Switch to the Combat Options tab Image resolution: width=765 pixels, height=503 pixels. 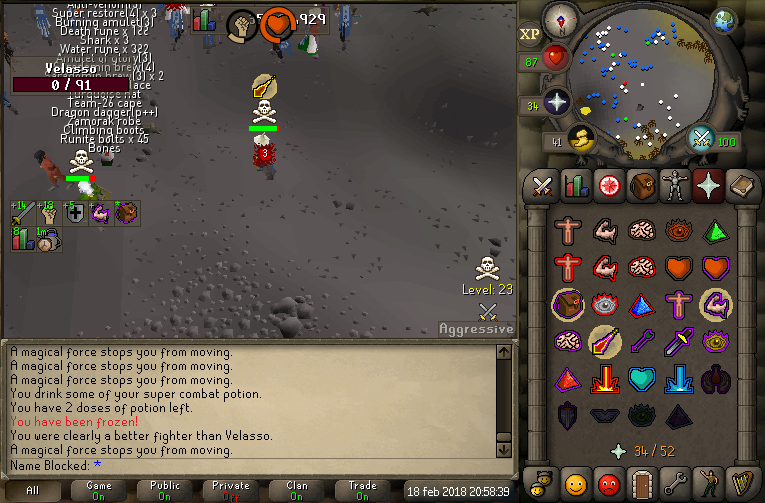coord(542,186)
